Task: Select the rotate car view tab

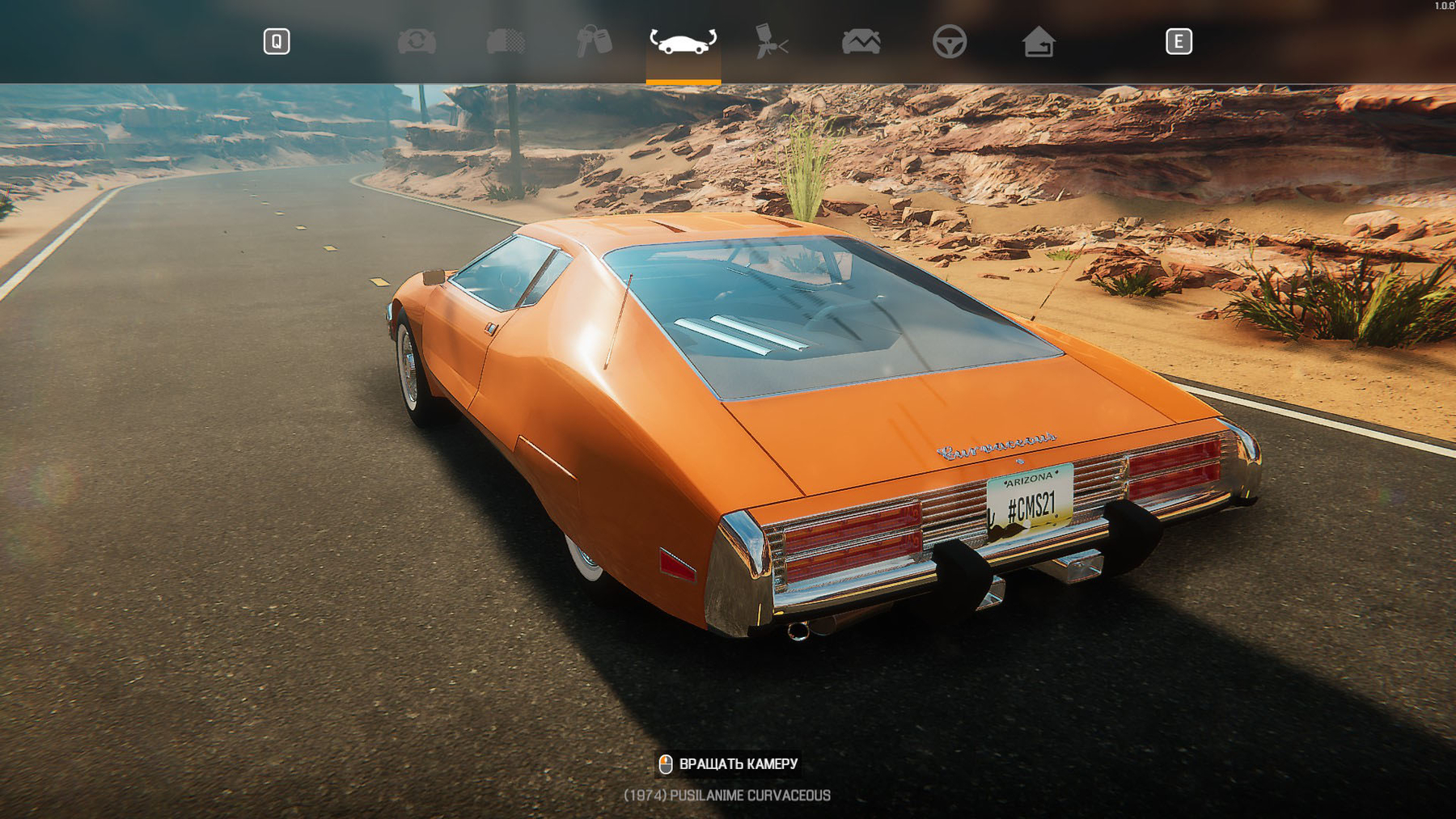Action: (x=683, y=41)
